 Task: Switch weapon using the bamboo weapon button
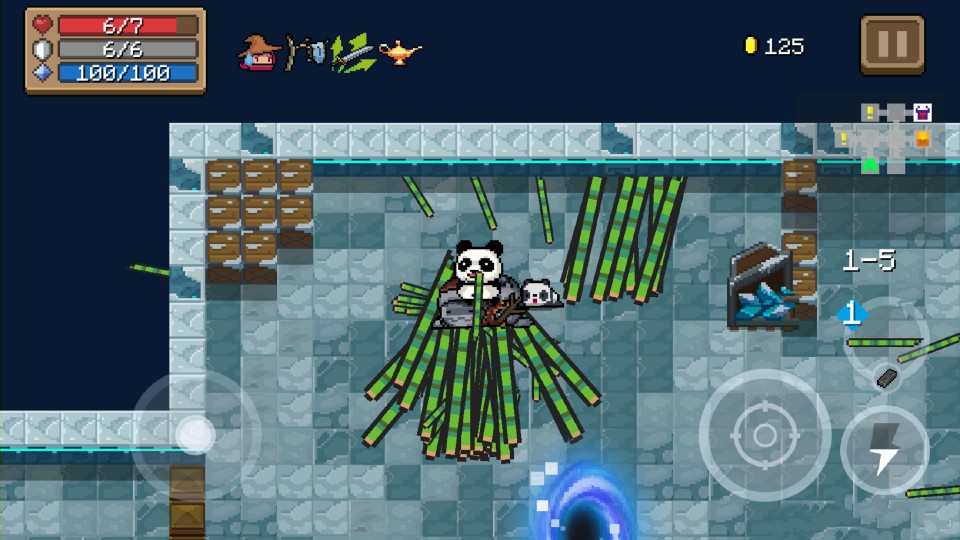pos(885,342)
